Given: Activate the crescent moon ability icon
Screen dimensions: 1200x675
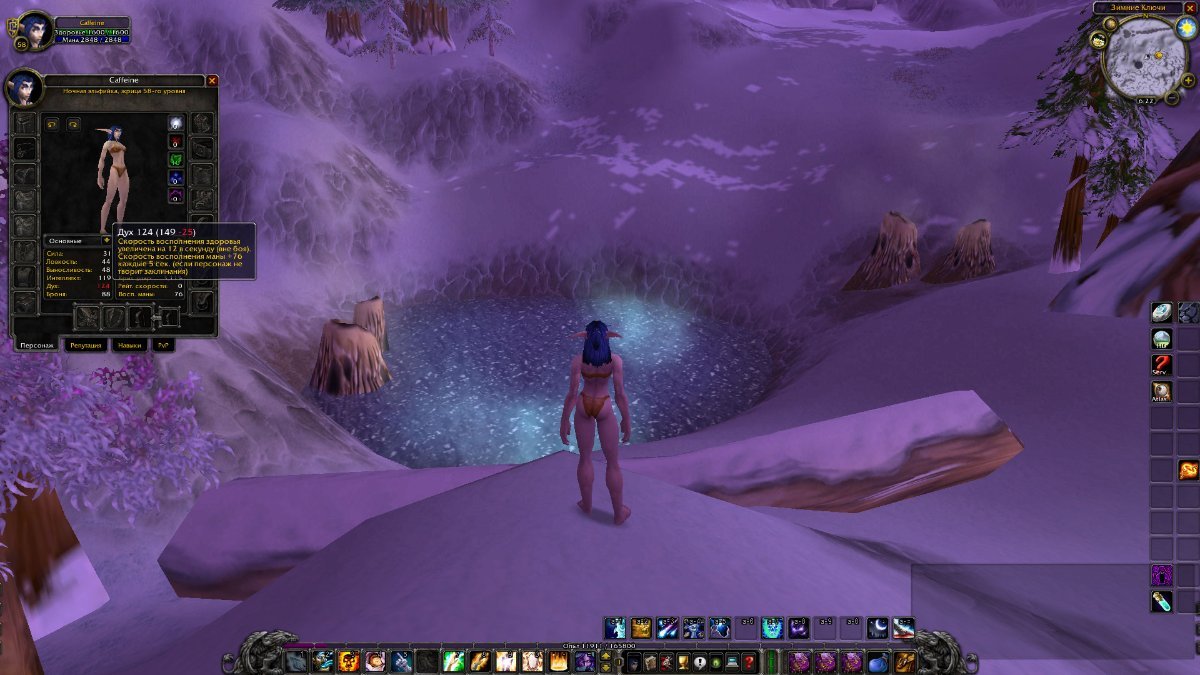Looking at the screenshot, I should click(877, 627).
